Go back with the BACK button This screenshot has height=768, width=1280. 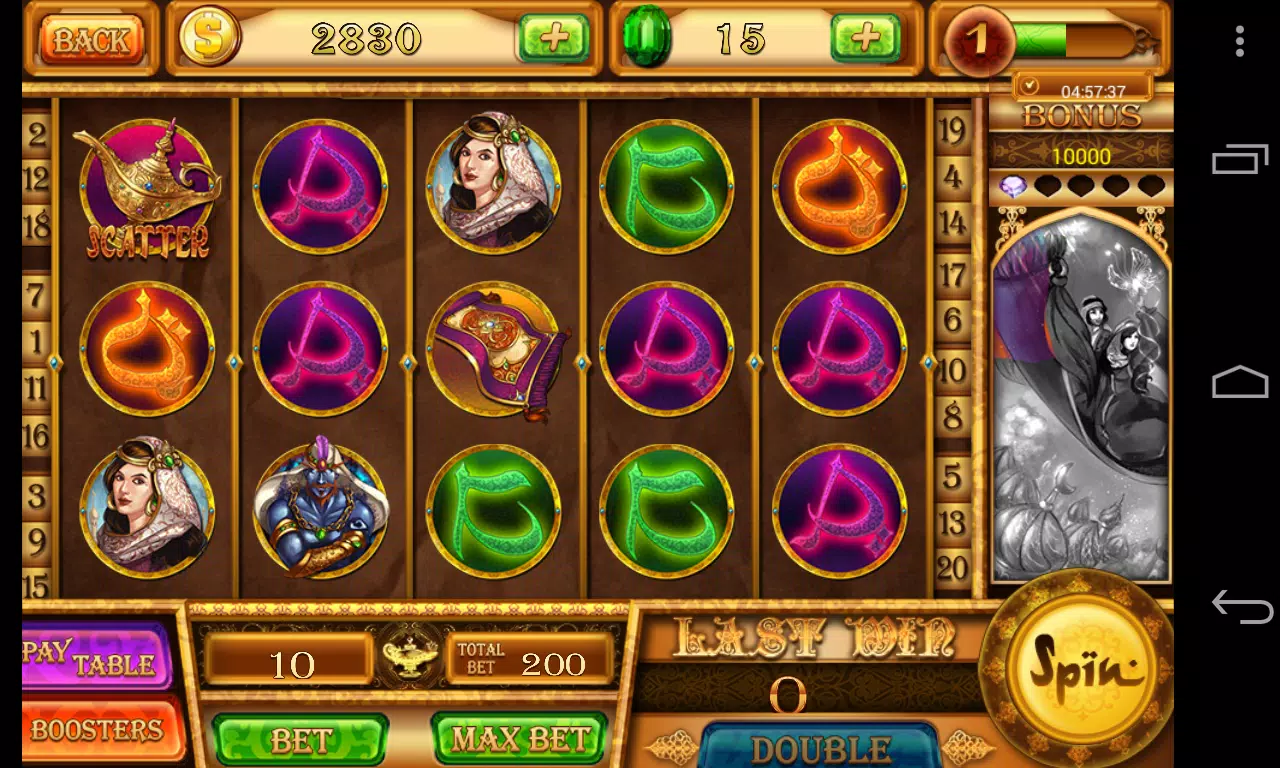pos(91,40)
